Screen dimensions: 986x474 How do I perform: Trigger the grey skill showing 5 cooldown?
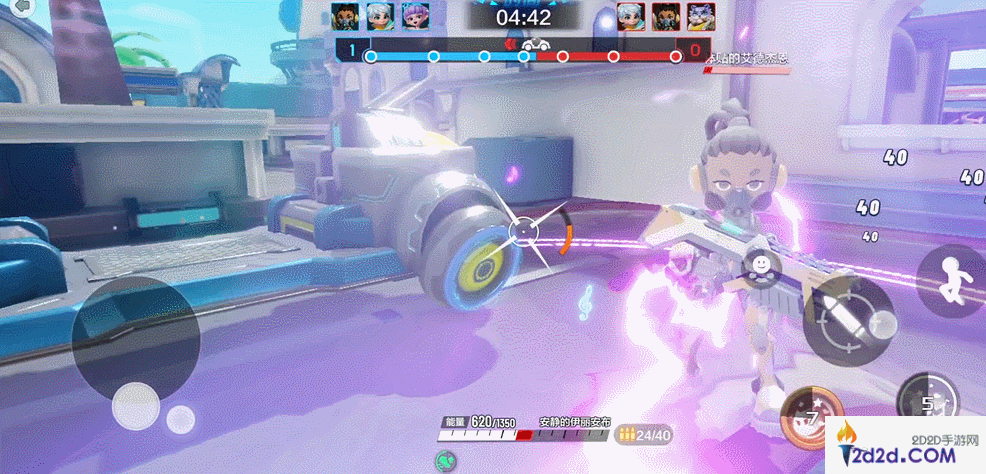tap(927, 403)
